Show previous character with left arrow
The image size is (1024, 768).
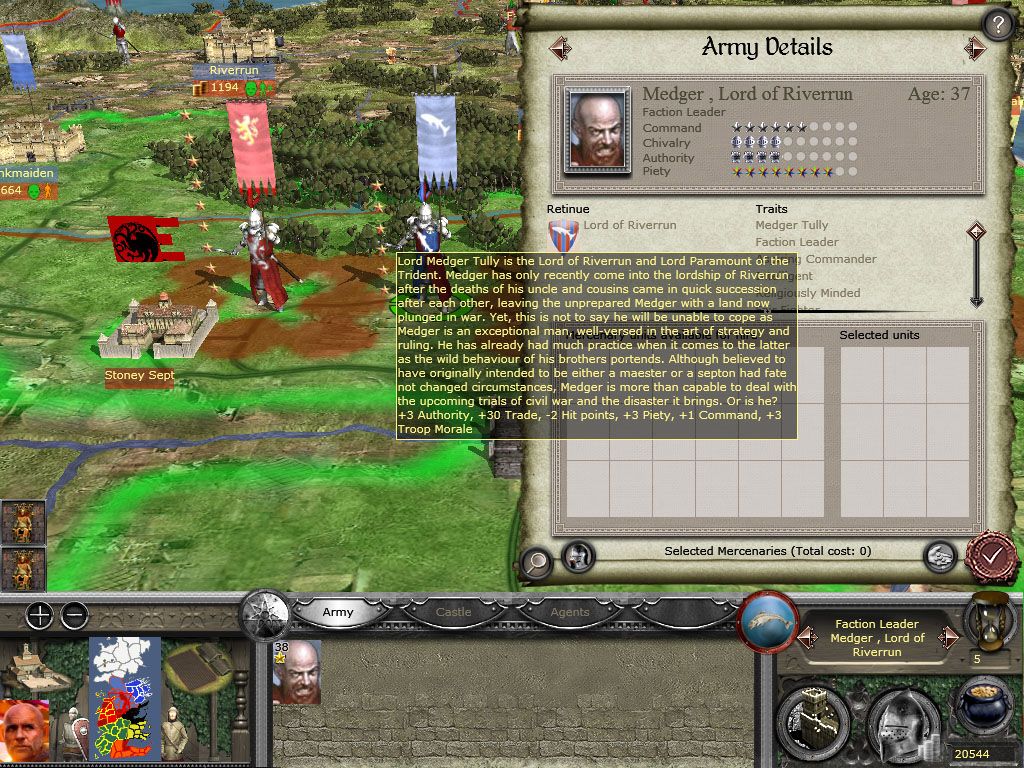560,47
